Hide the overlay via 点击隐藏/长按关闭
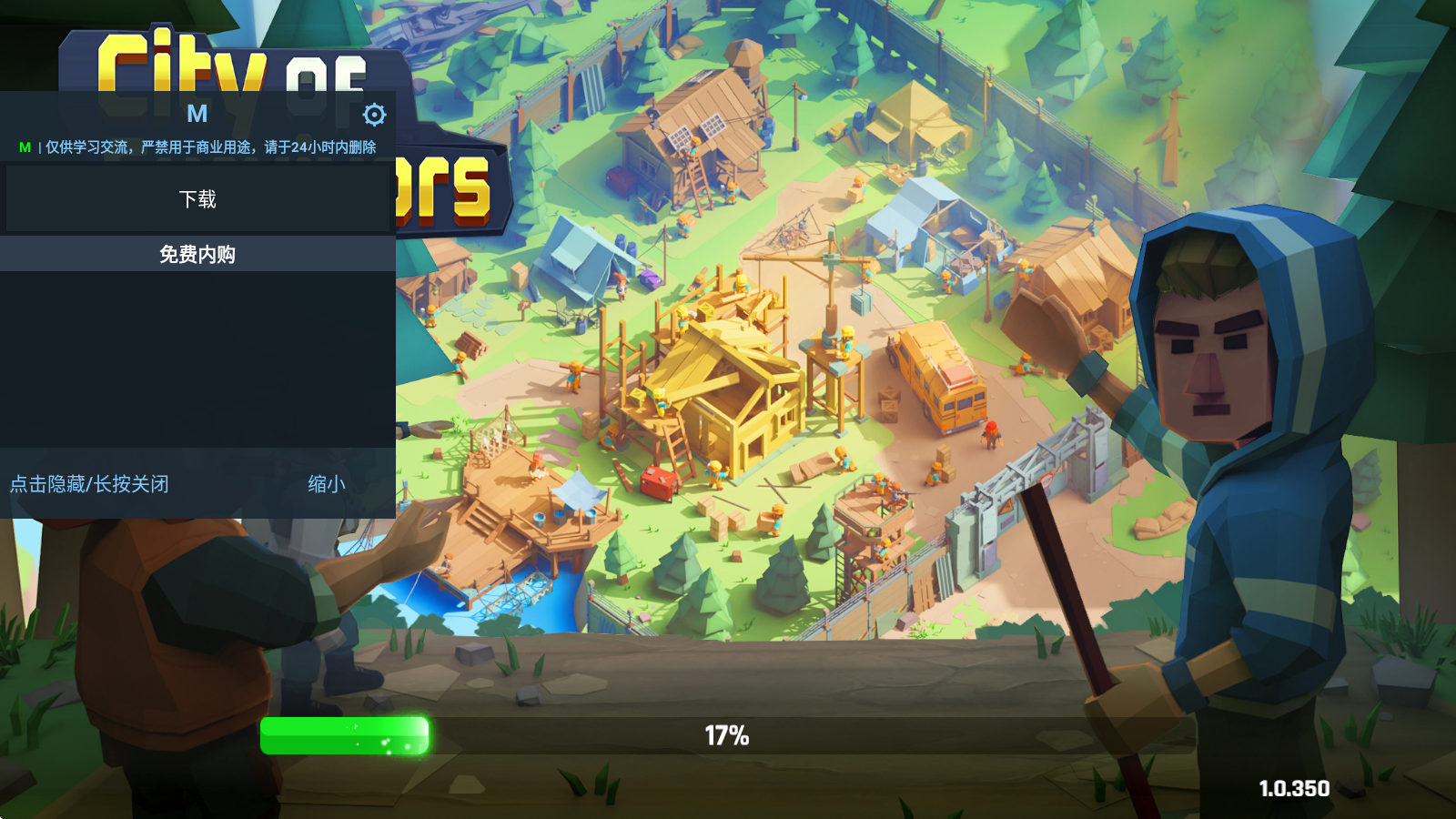Screen dimensions: 1456x819 click(x=89, y=484)
